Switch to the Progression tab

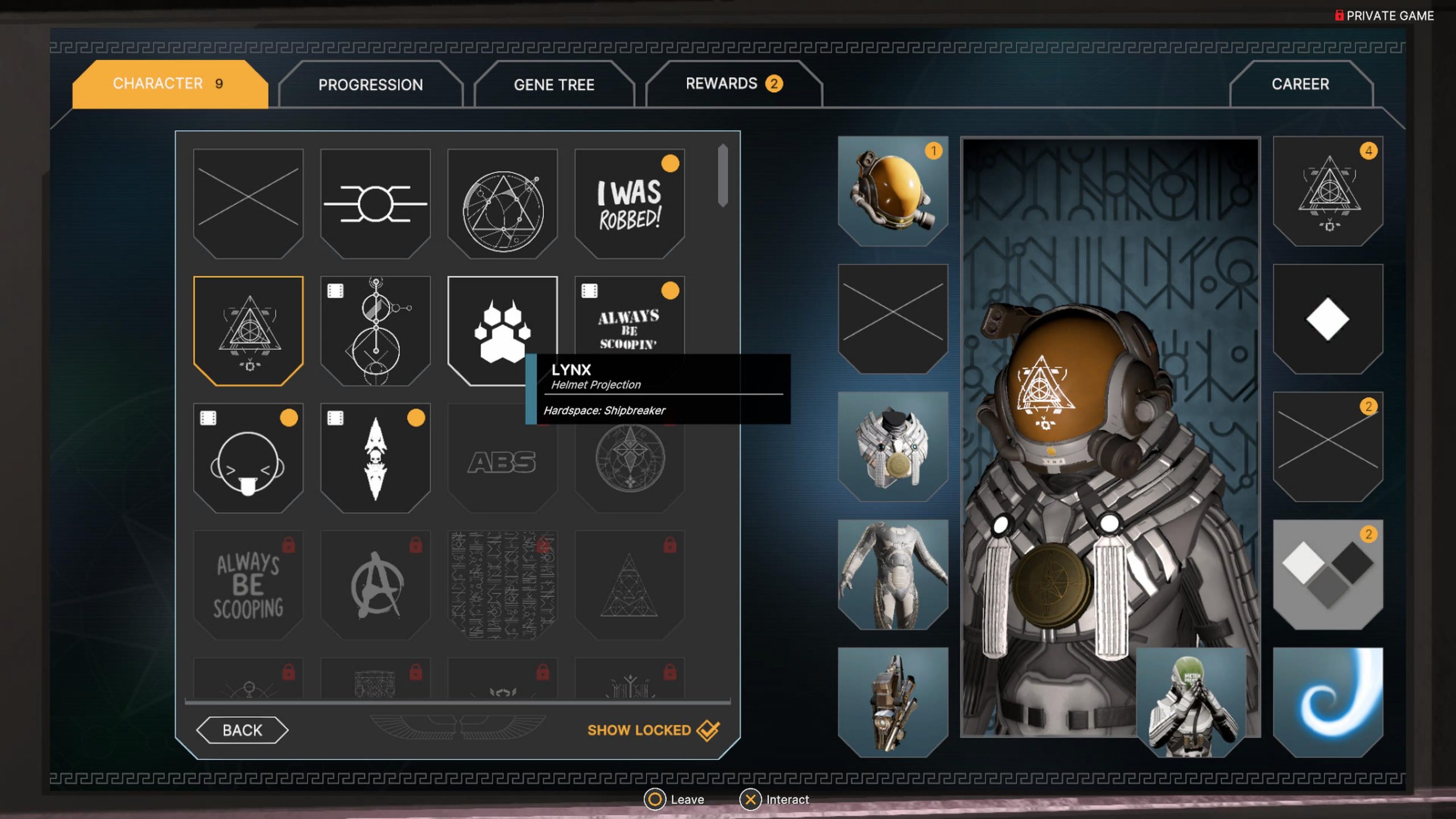(370, 85)
